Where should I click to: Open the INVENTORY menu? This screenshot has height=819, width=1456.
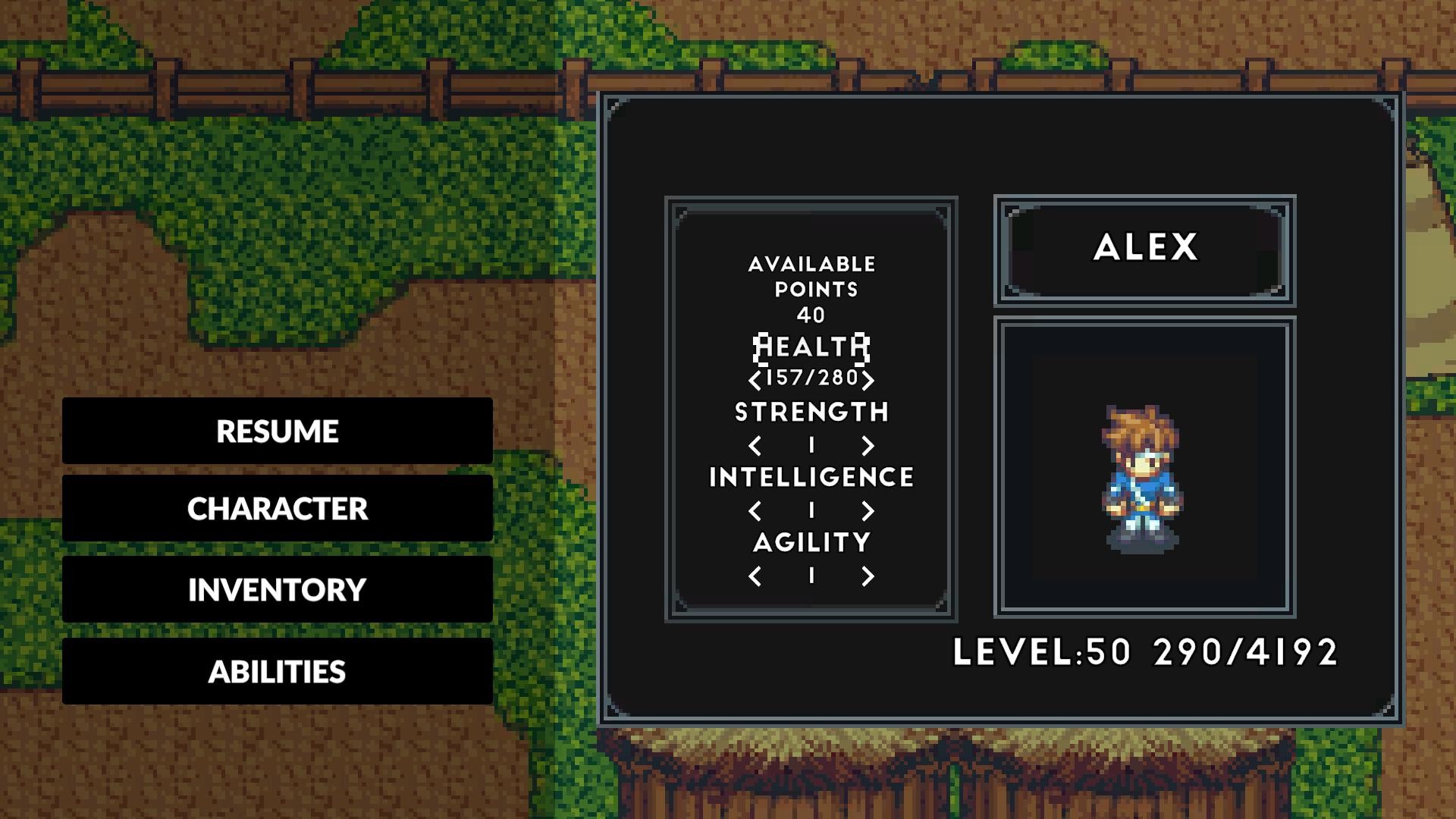278,590
